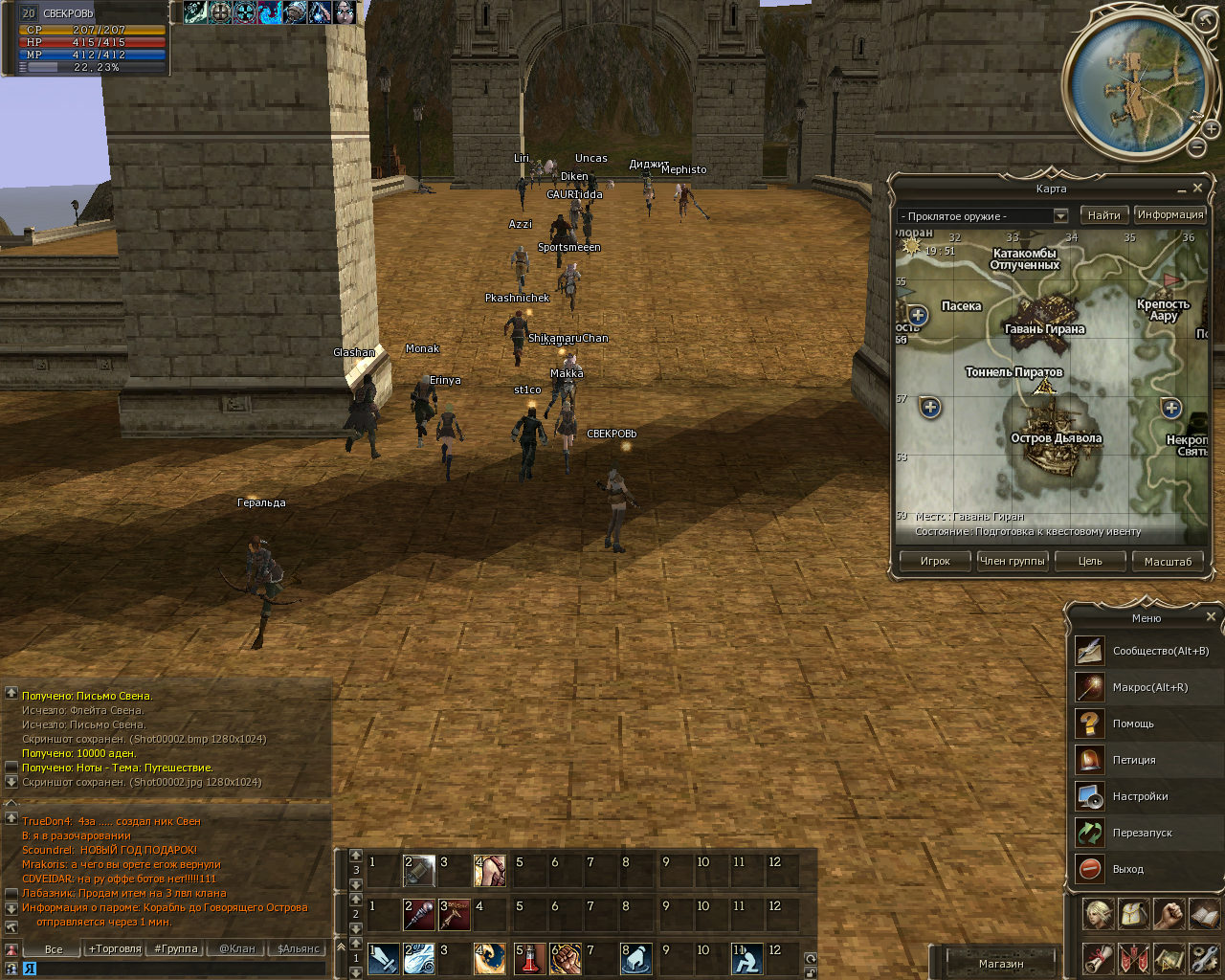Image resolution: width=1225 pixels, height=980 pixels.
Task: Open the Петиция petition entry
Action: pyautogui.click(x=1134, y=760)
